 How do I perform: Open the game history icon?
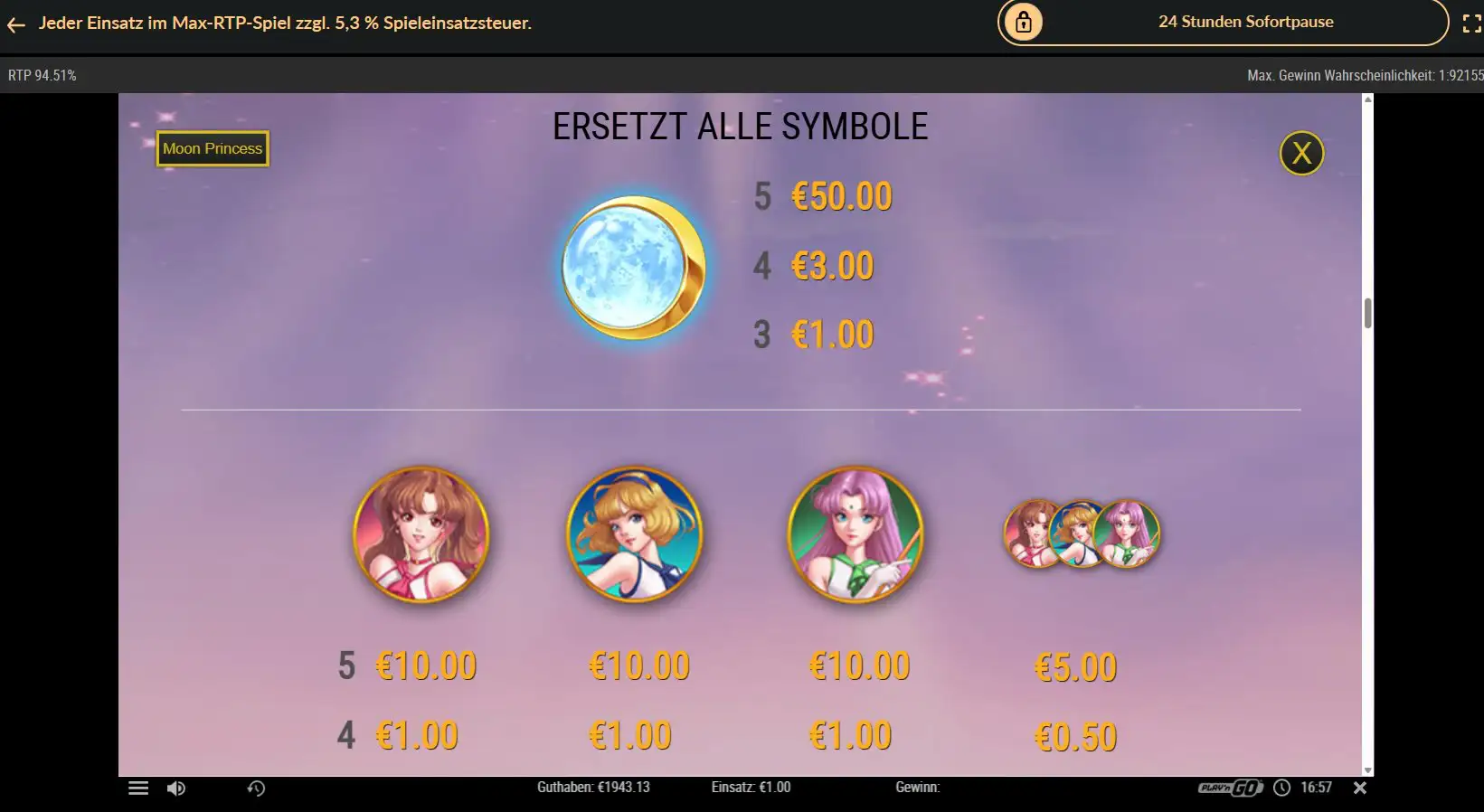click(254, 788)
